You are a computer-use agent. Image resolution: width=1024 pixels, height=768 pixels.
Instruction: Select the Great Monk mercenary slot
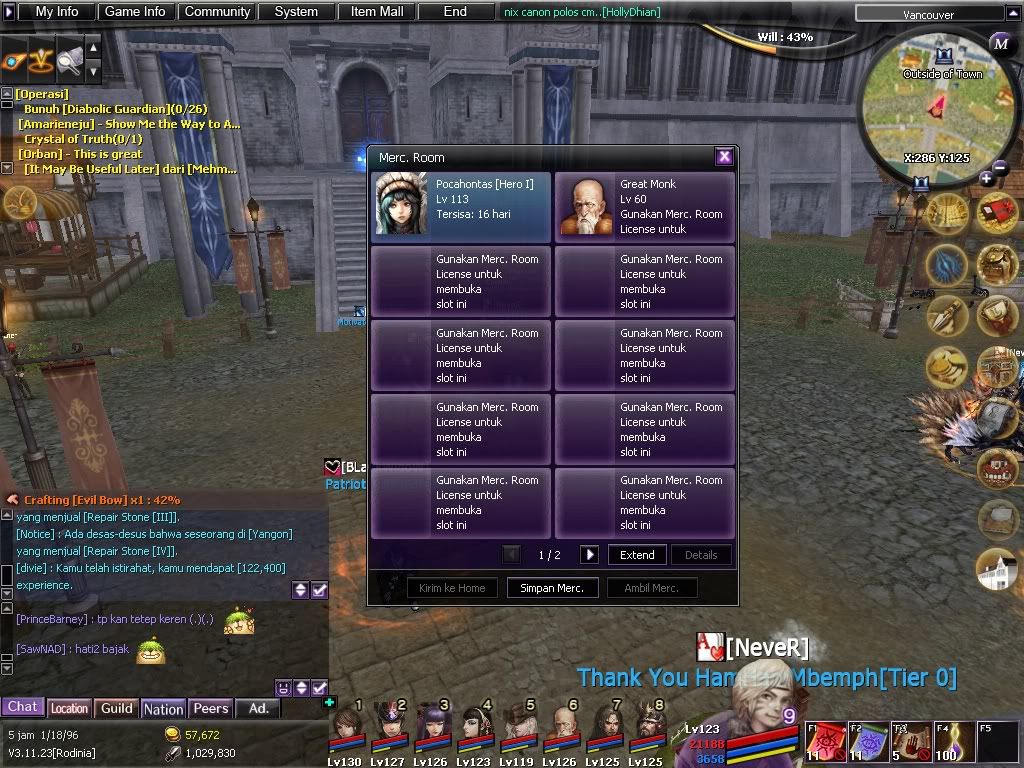pos(645,206)
